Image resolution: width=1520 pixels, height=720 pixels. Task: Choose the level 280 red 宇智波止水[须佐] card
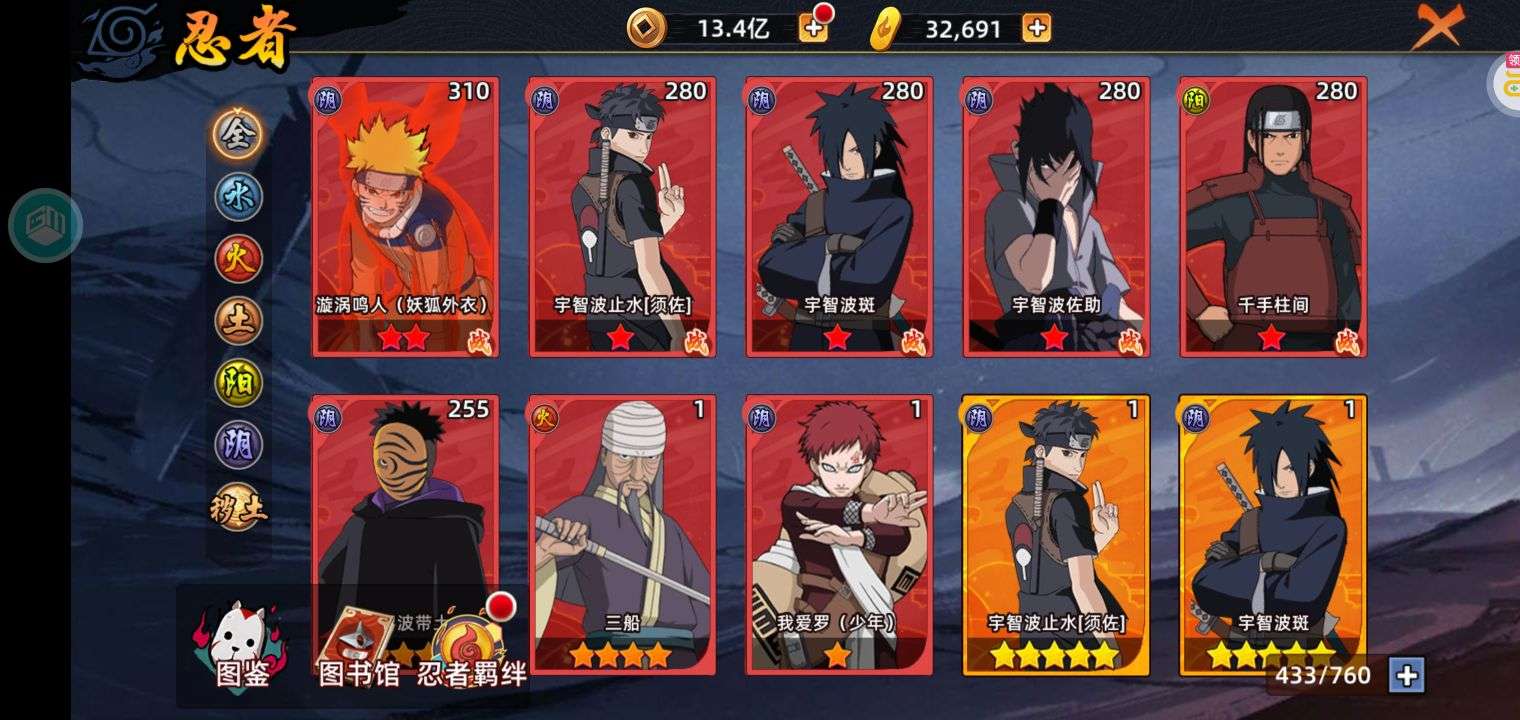click(622, 216)
